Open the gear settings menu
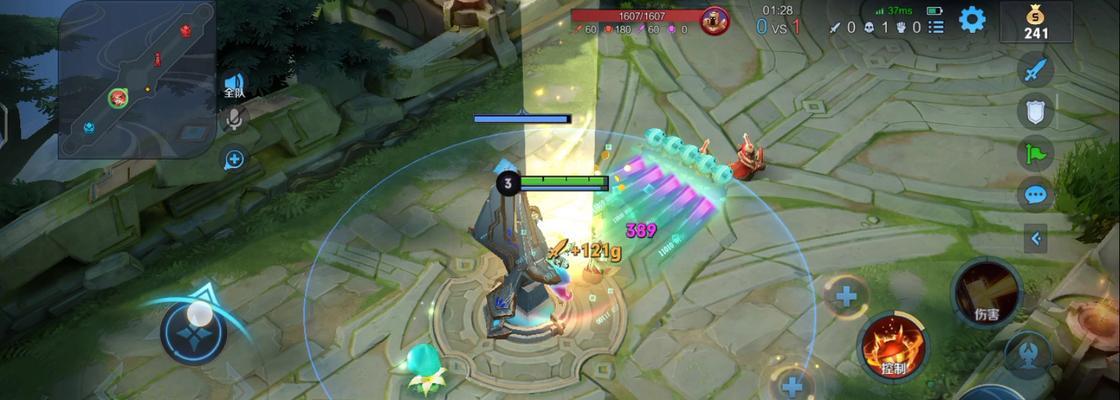Image resolution: width=1120 pixels, height=400 pixels. pos(971,20)
